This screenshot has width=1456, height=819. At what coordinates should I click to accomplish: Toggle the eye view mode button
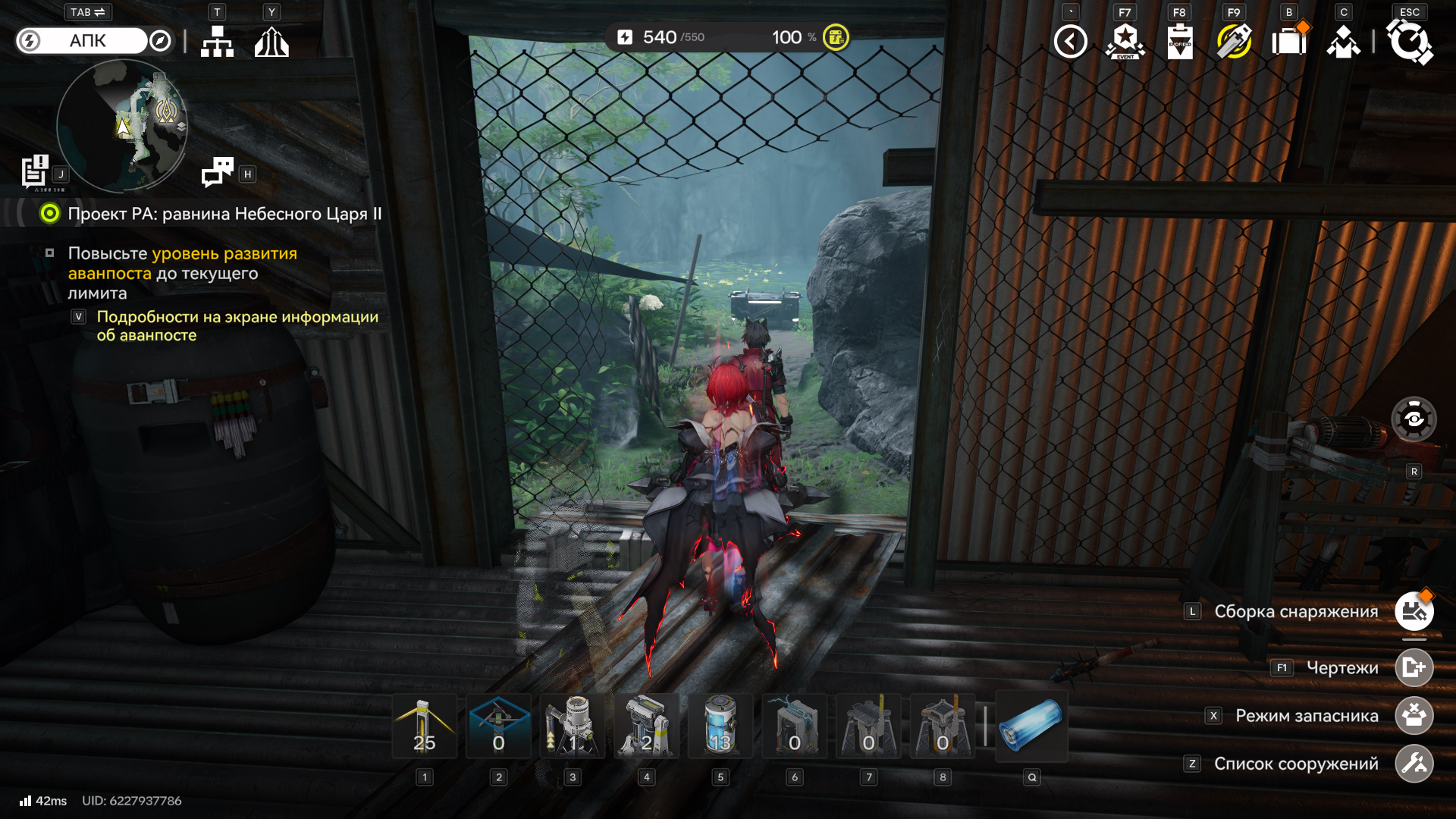click(1414, 419)
